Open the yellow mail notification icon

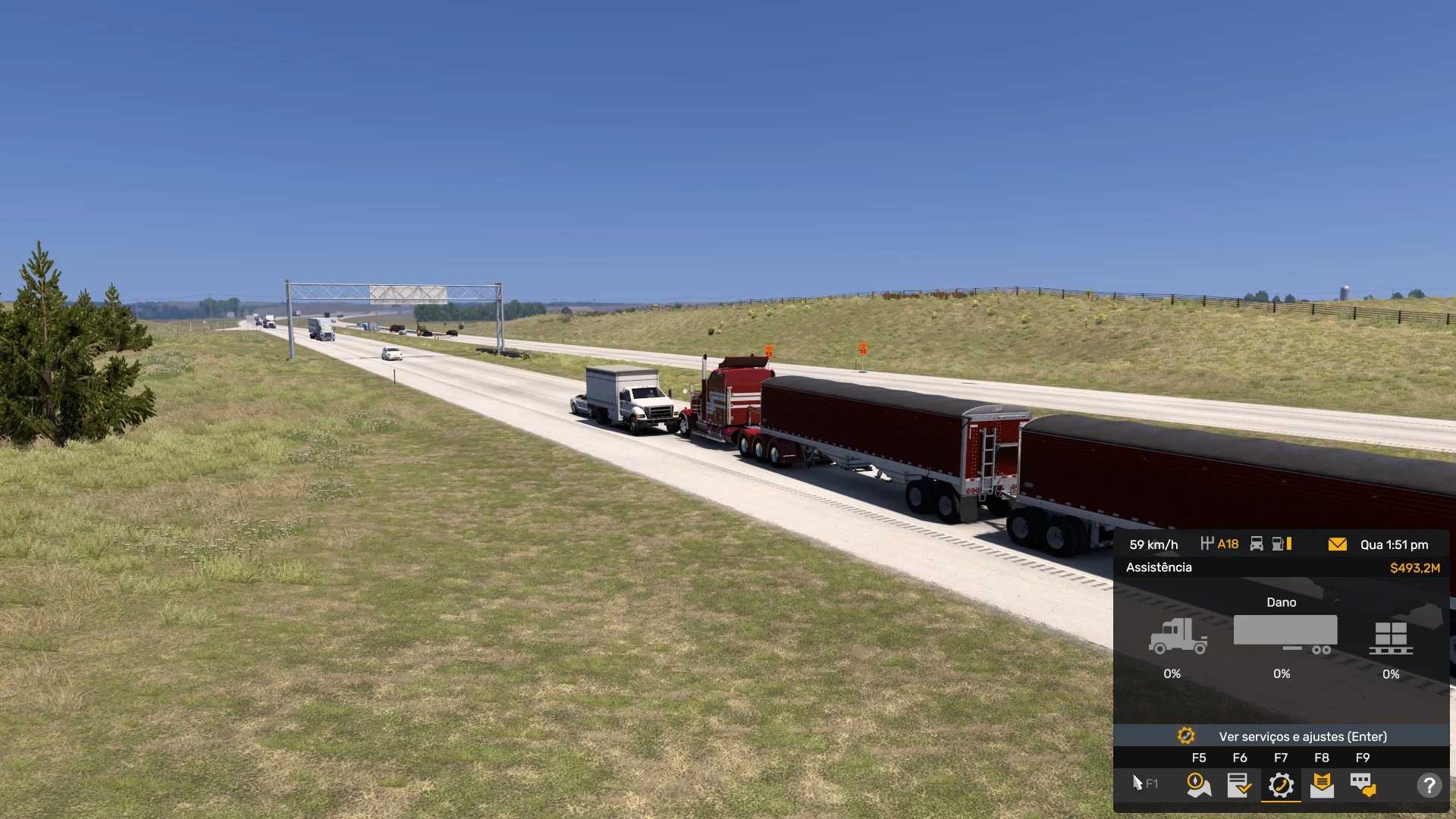click(x=1338, y=544)
